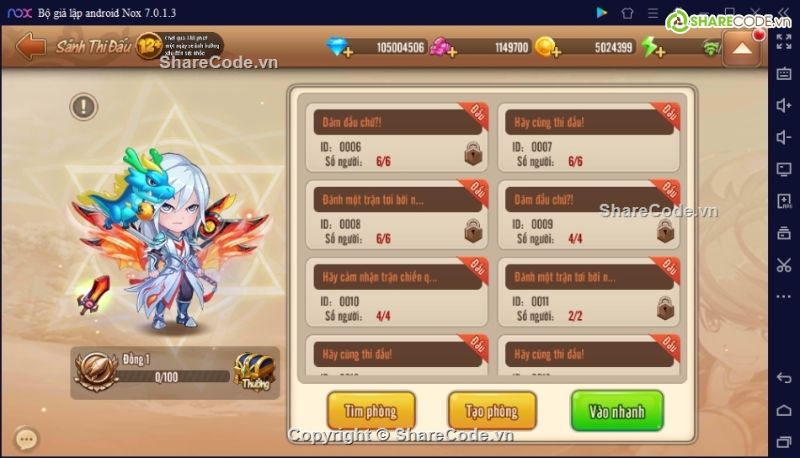Enter room ID 0008

coord(397,214)
